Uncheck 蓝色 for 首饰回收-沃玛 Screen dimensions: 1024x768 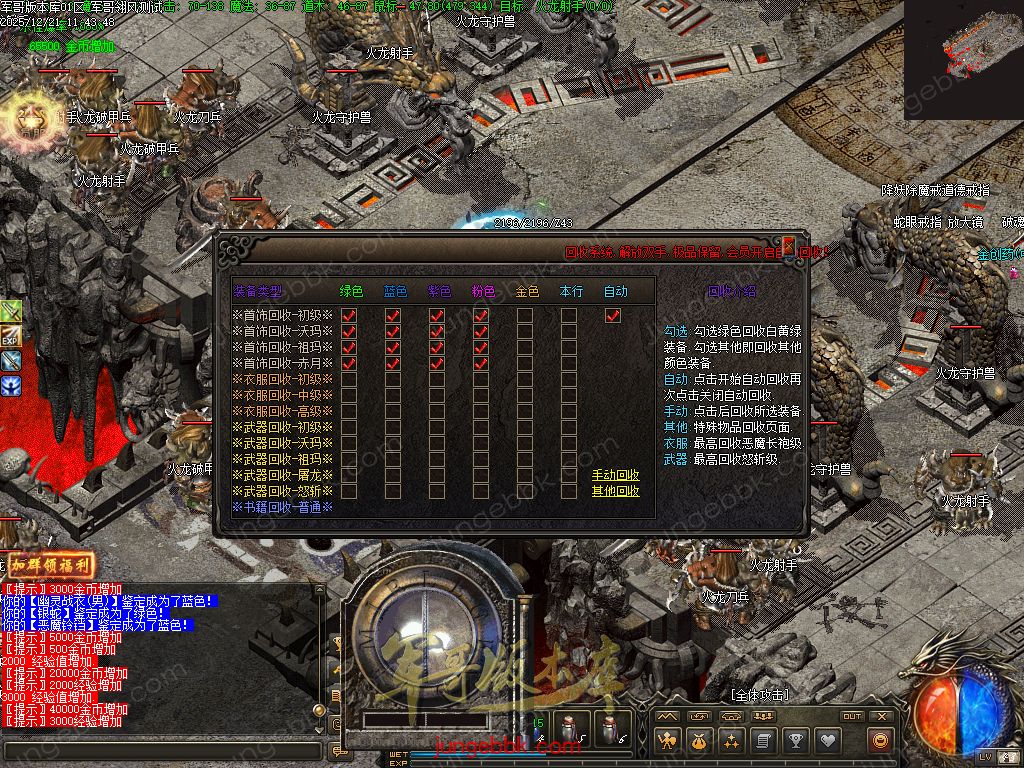pyautogui.click(x=393, y=331)
